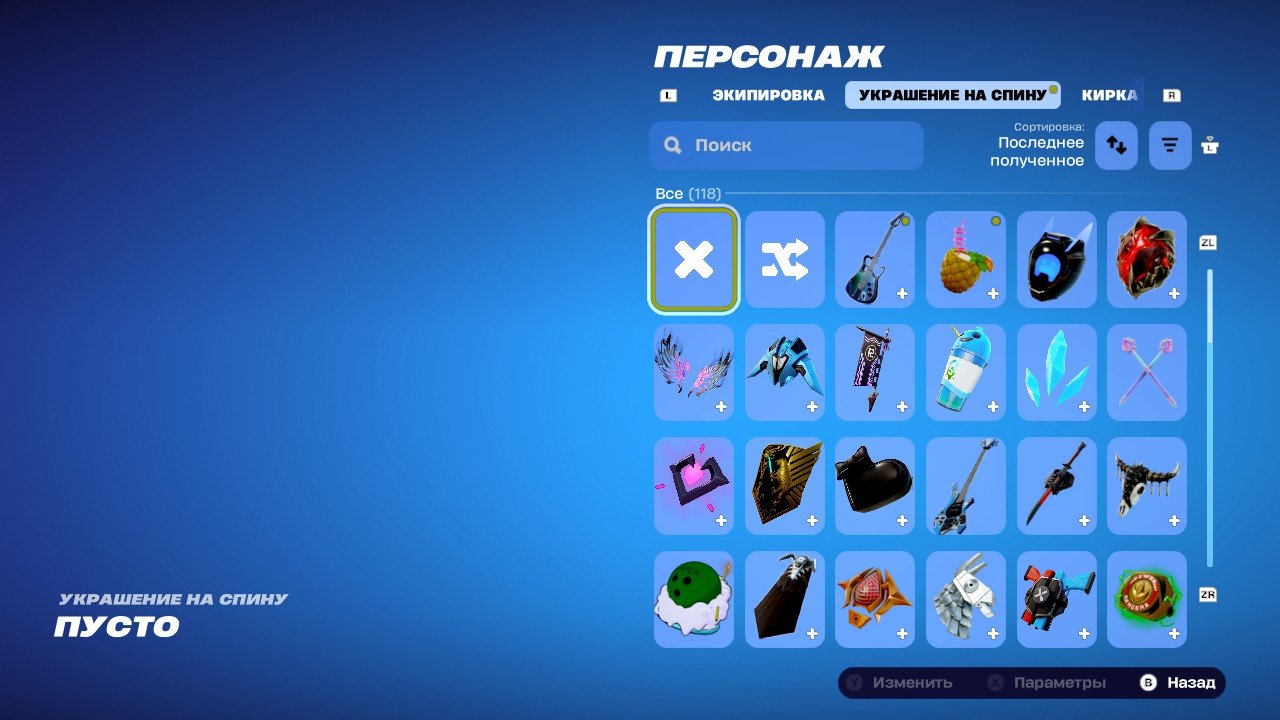Open the КИРКА tab

coord(1108,95)
